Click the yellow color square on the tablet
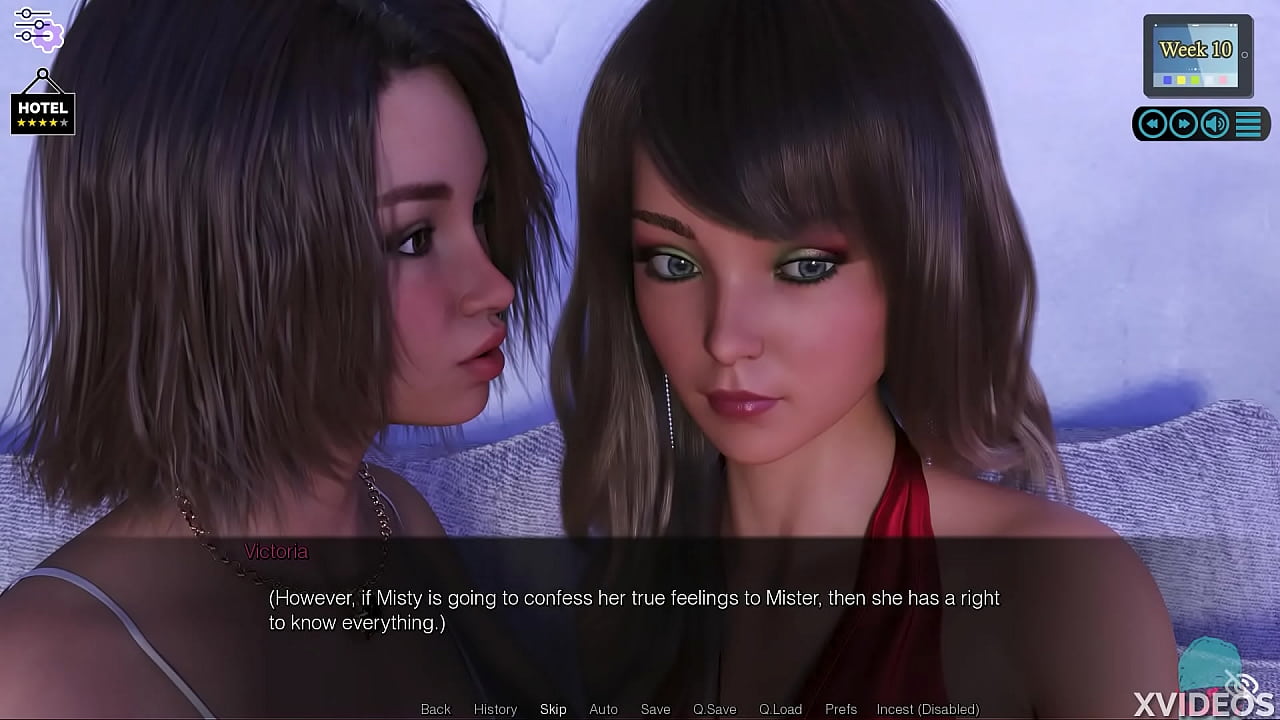 point(1180,79)
